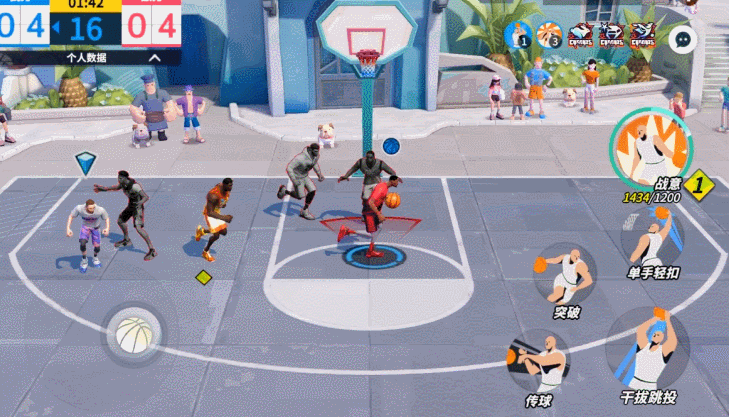Click the rightmost red badge icon
The image size is (729, 417).
click(x=642, y=36)
